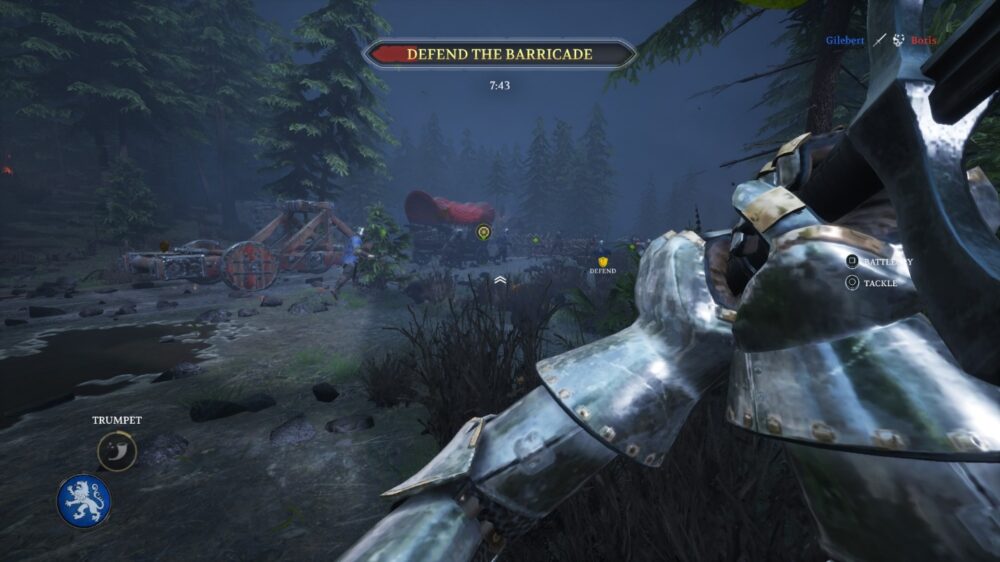Open the Defend the Barricade objective banner

[x=499, y=54]
